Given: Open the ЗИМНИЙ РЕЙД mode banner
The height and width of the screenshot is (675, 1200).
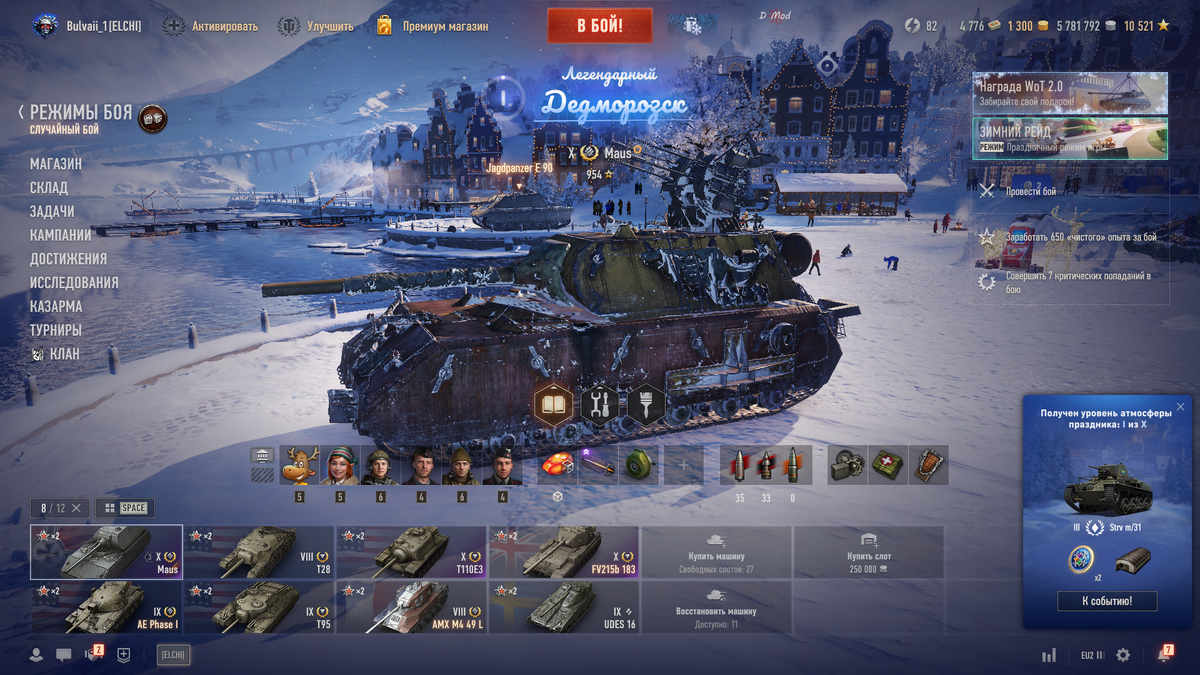Looking at the screenshot, I should point(1070,139).
